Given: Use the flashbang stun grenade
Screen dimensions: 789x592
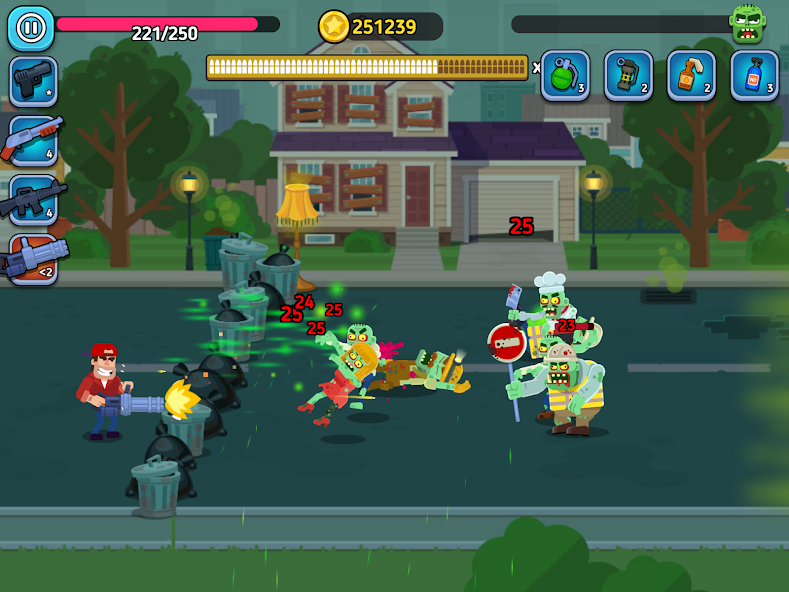Looking at the screenshot, I should (628, 76).
